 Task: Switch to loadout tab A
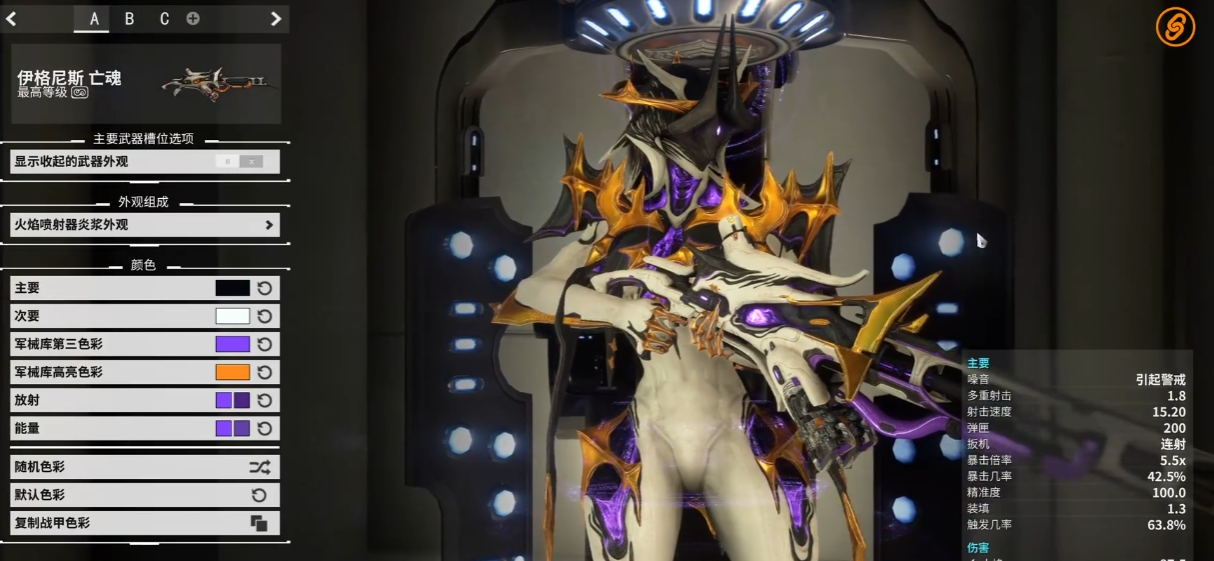coord(94,18)
